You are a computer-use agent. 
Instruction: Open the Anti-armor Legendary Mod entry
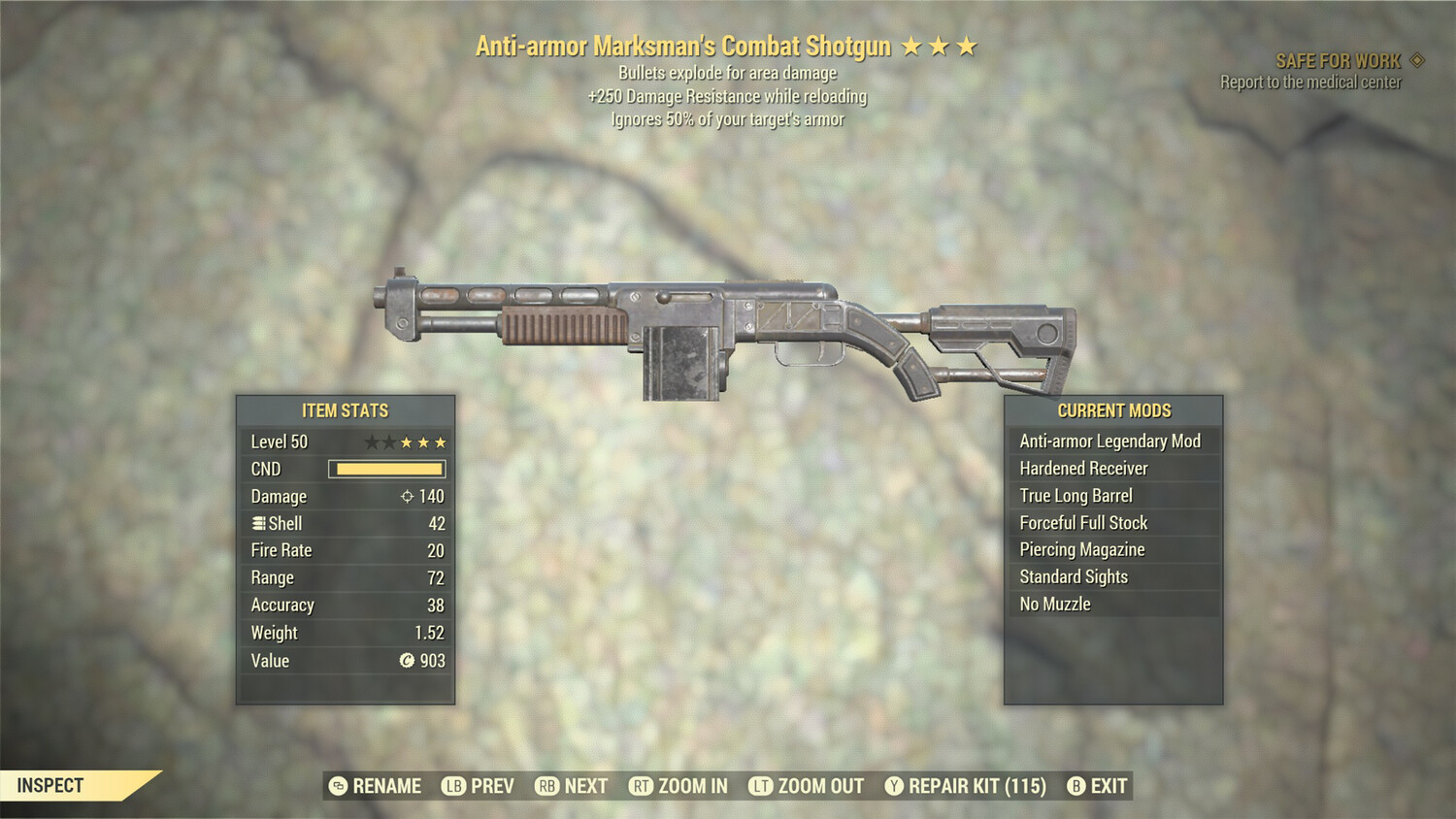click(1109, 441)
